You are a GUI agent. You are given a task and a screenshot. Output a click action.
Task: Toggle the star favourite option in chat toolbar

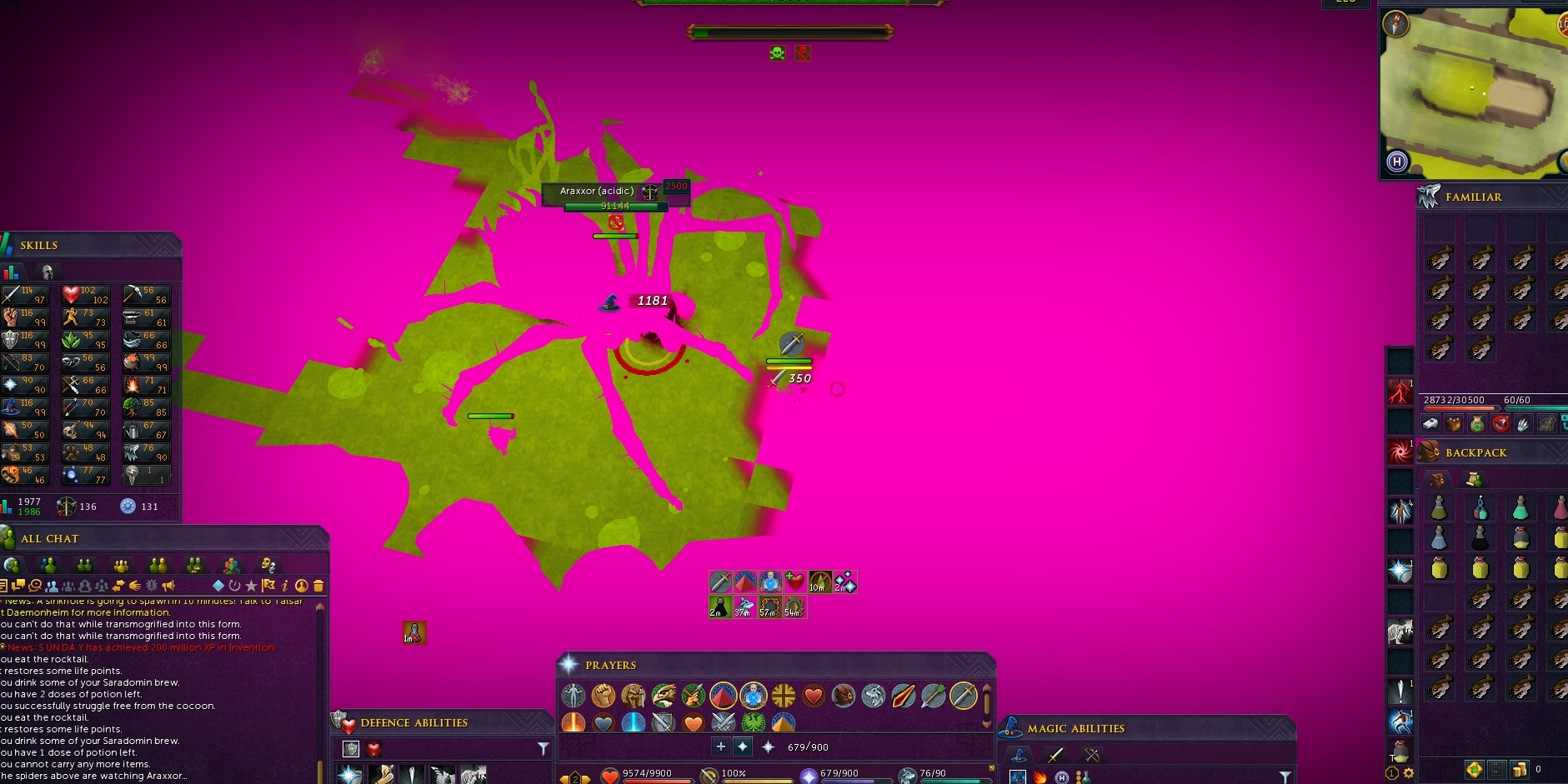click(x=252, y=586)
